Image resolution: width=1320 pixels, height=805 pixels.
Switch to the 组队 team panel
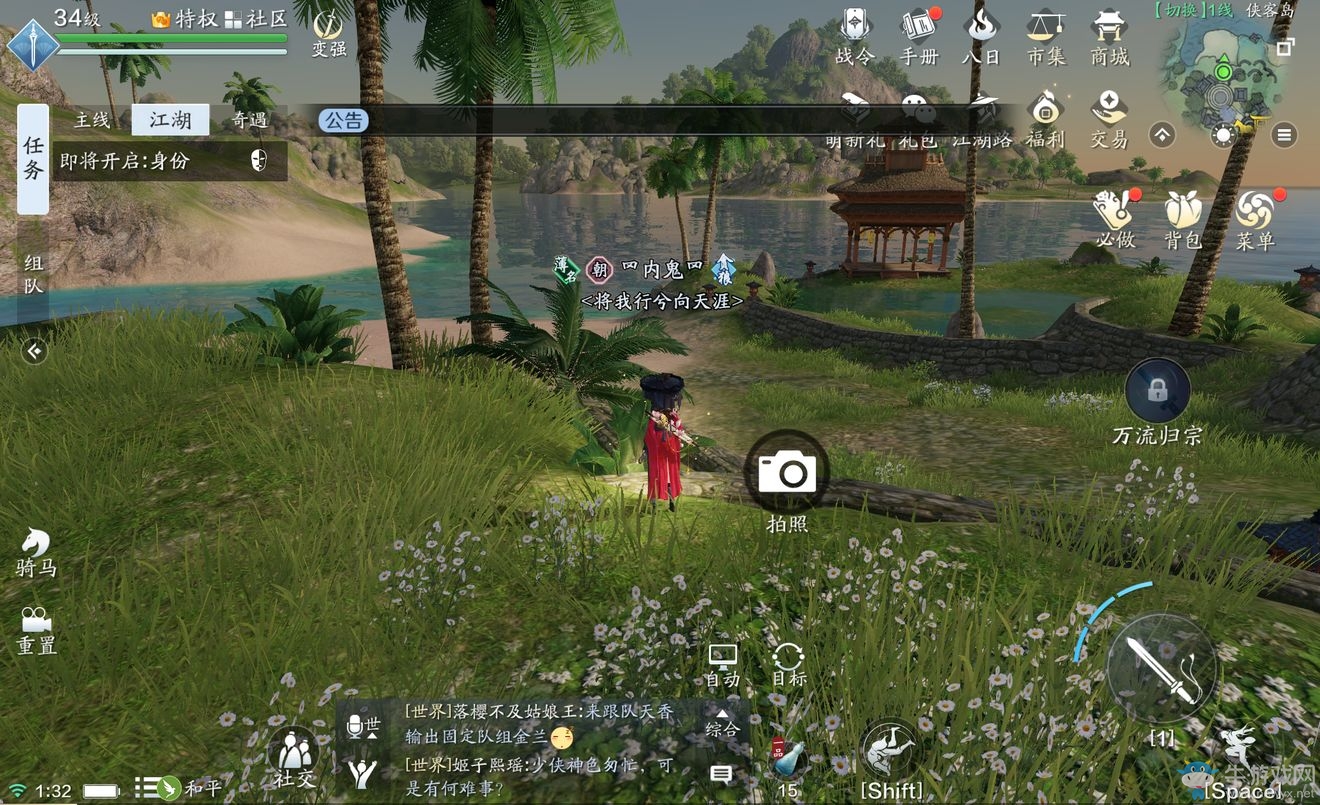[x=33, y=275]
